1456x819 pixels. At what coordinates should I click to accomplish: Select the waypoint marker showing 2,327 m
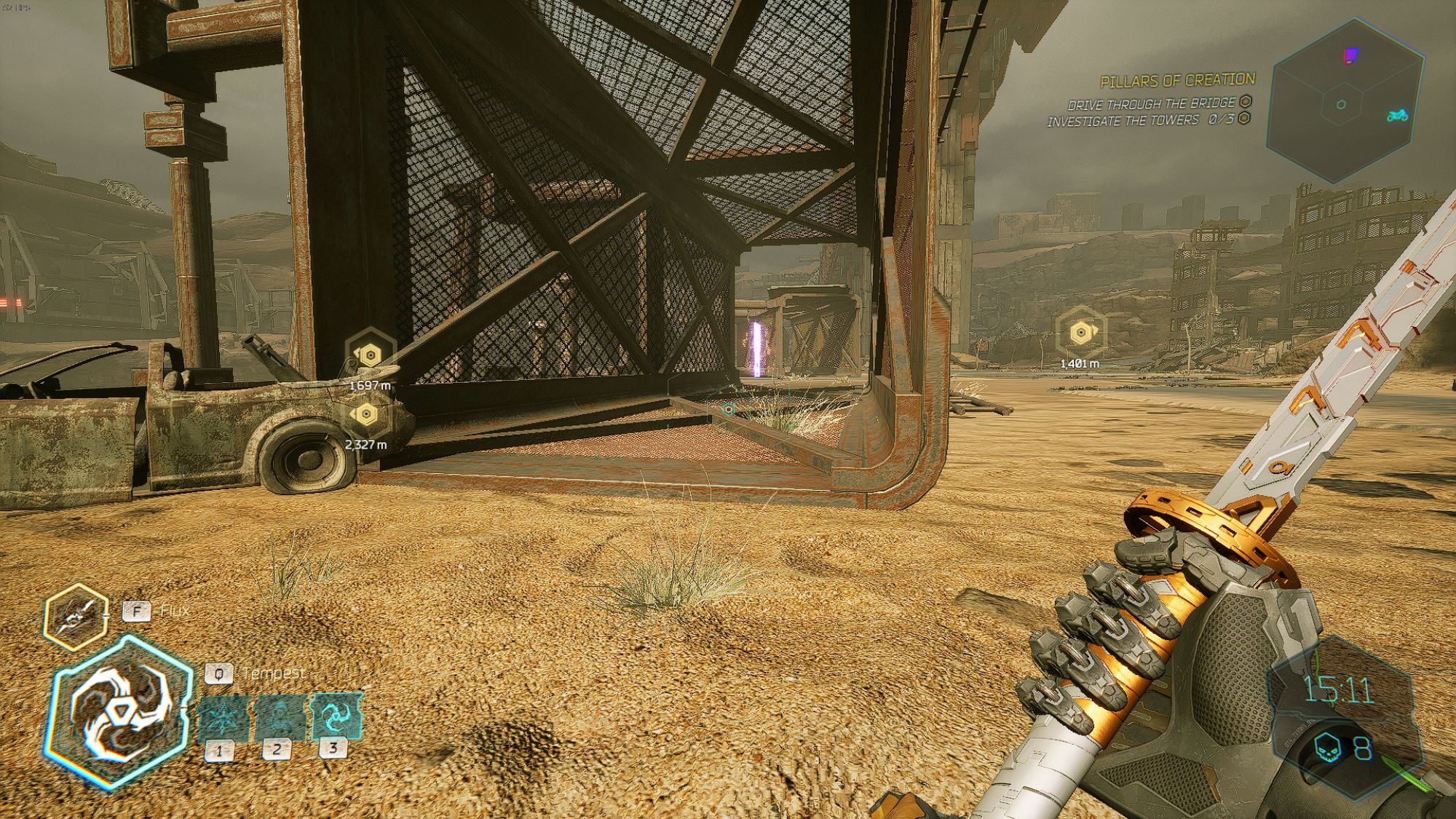click(365, 415)
